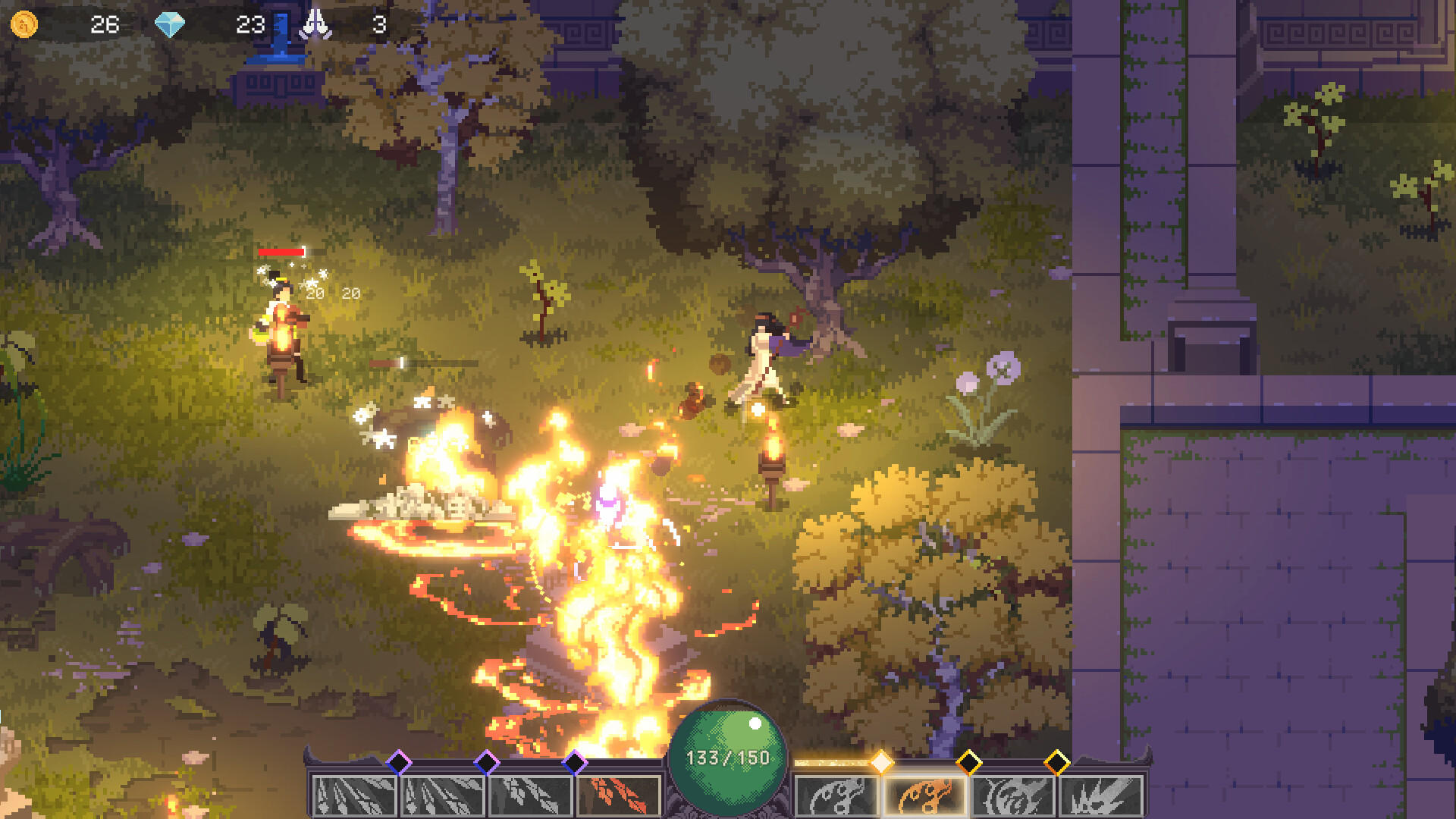Click the enemy with the red health bar

(284, 318)
